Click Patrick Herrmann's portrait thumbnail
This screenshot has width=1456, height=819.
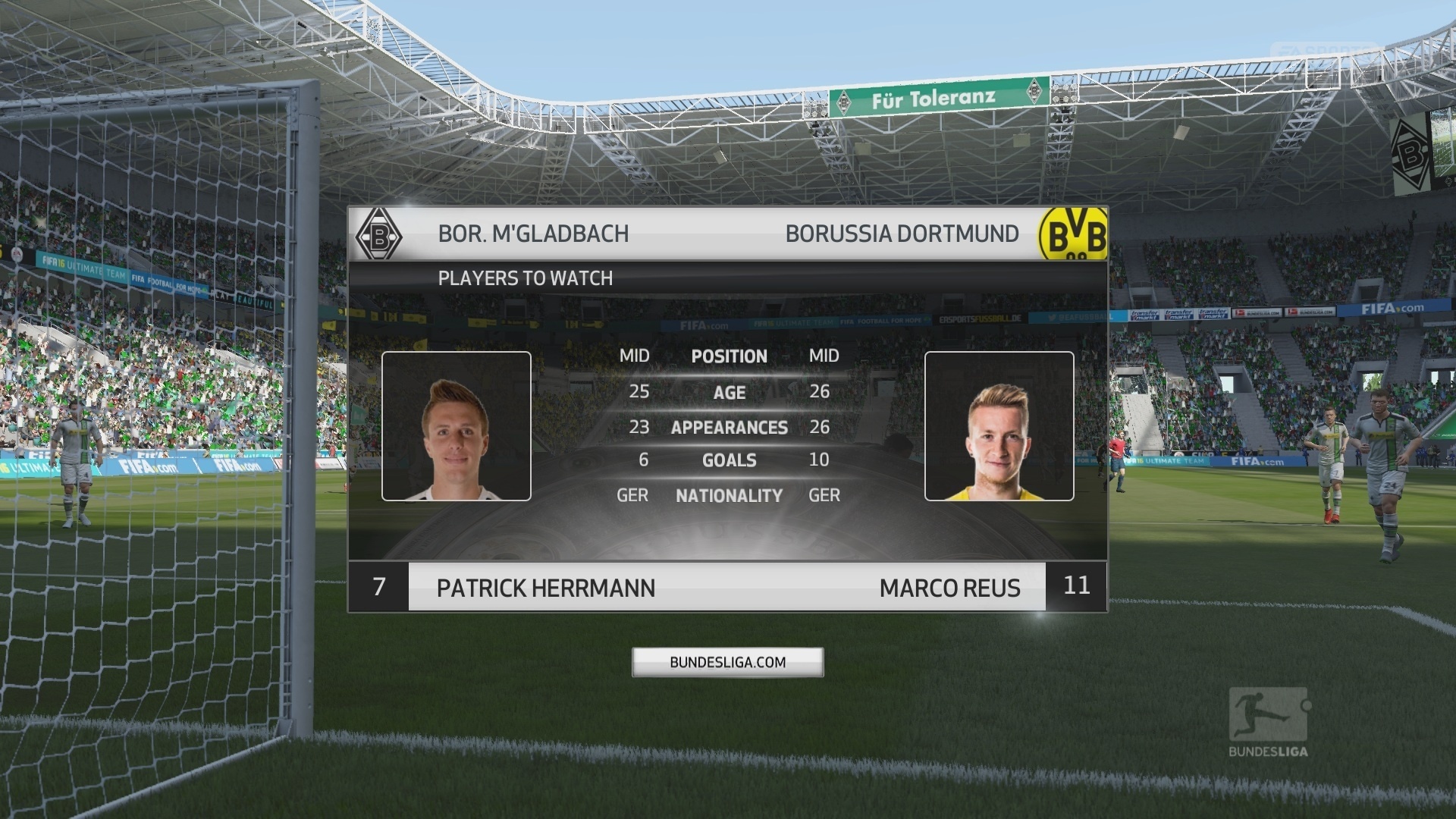pos(457,426)
